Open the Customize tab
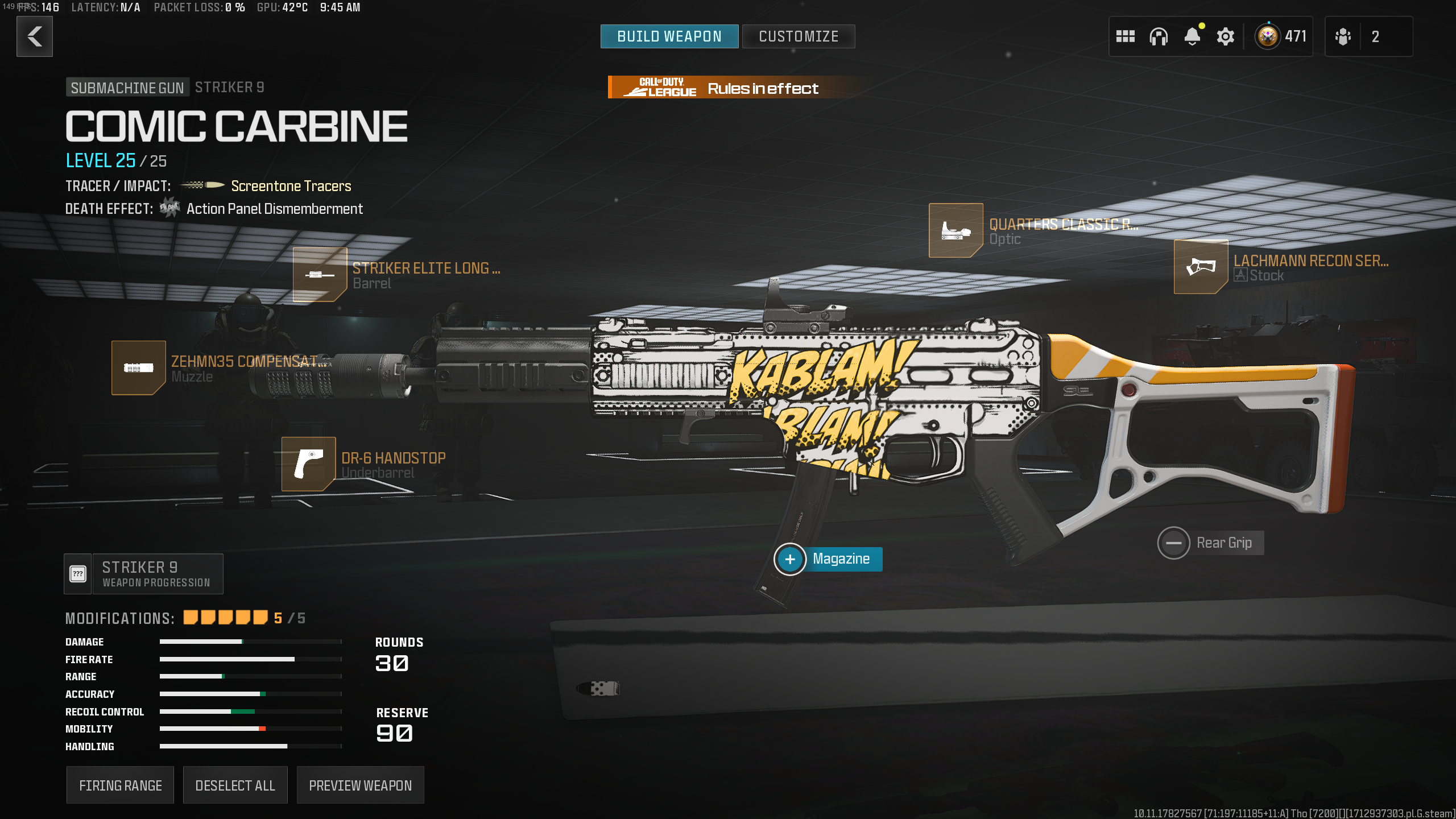The width and height of the screenshot is (1456, 819). click(798, 37)
